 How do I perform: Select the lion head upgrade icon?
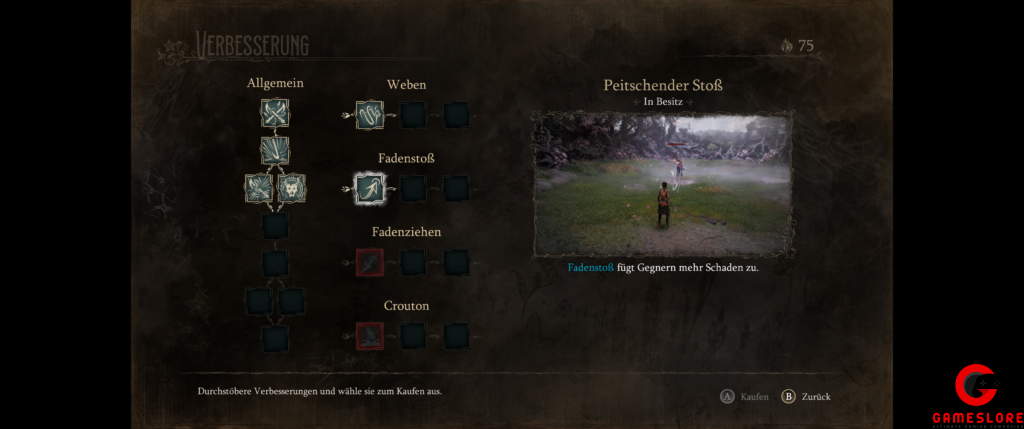pyautogui.click(x=291, y=188)
